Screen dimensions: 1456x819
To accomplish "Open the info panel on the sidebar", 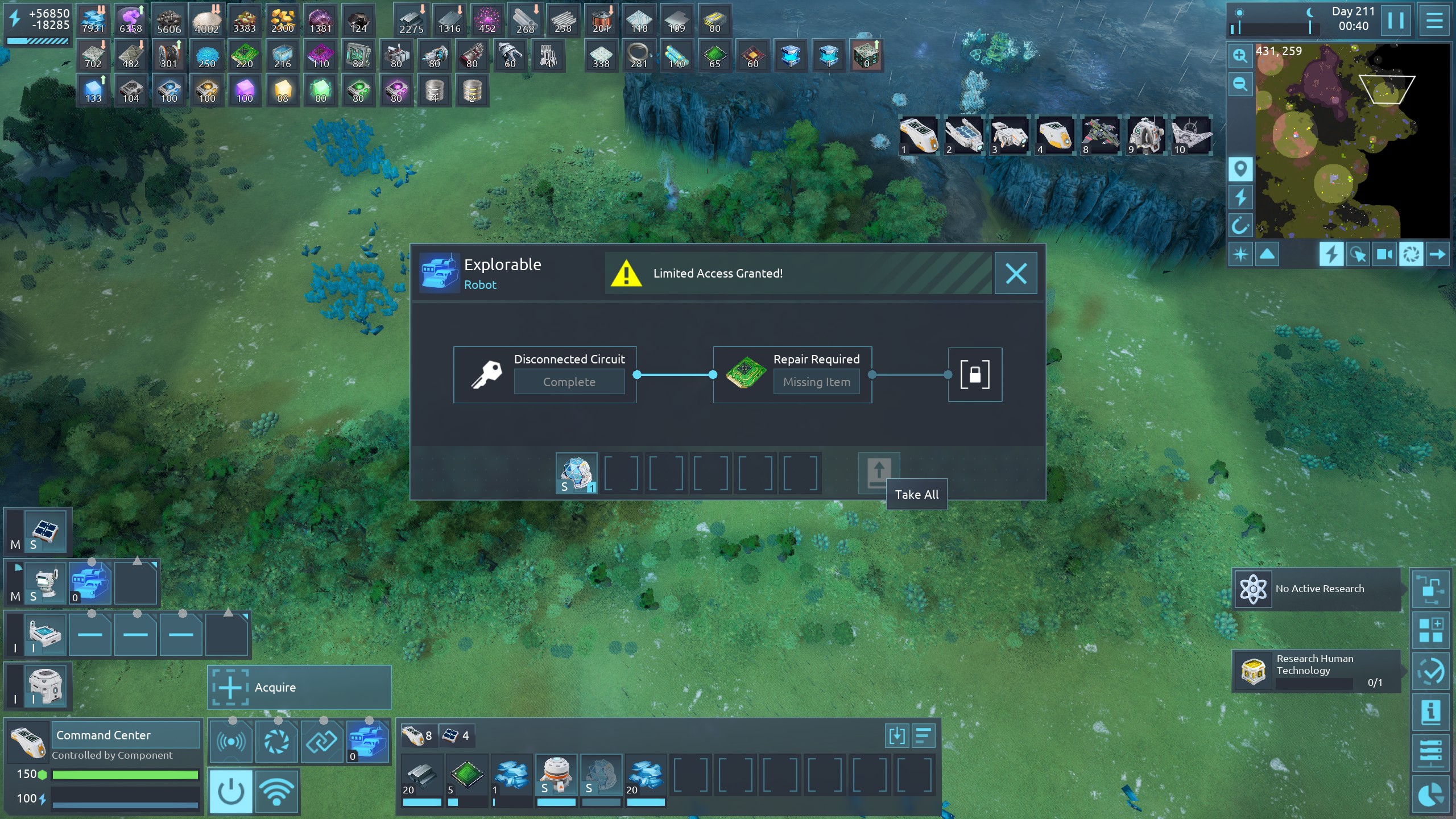I will 1431,712.
